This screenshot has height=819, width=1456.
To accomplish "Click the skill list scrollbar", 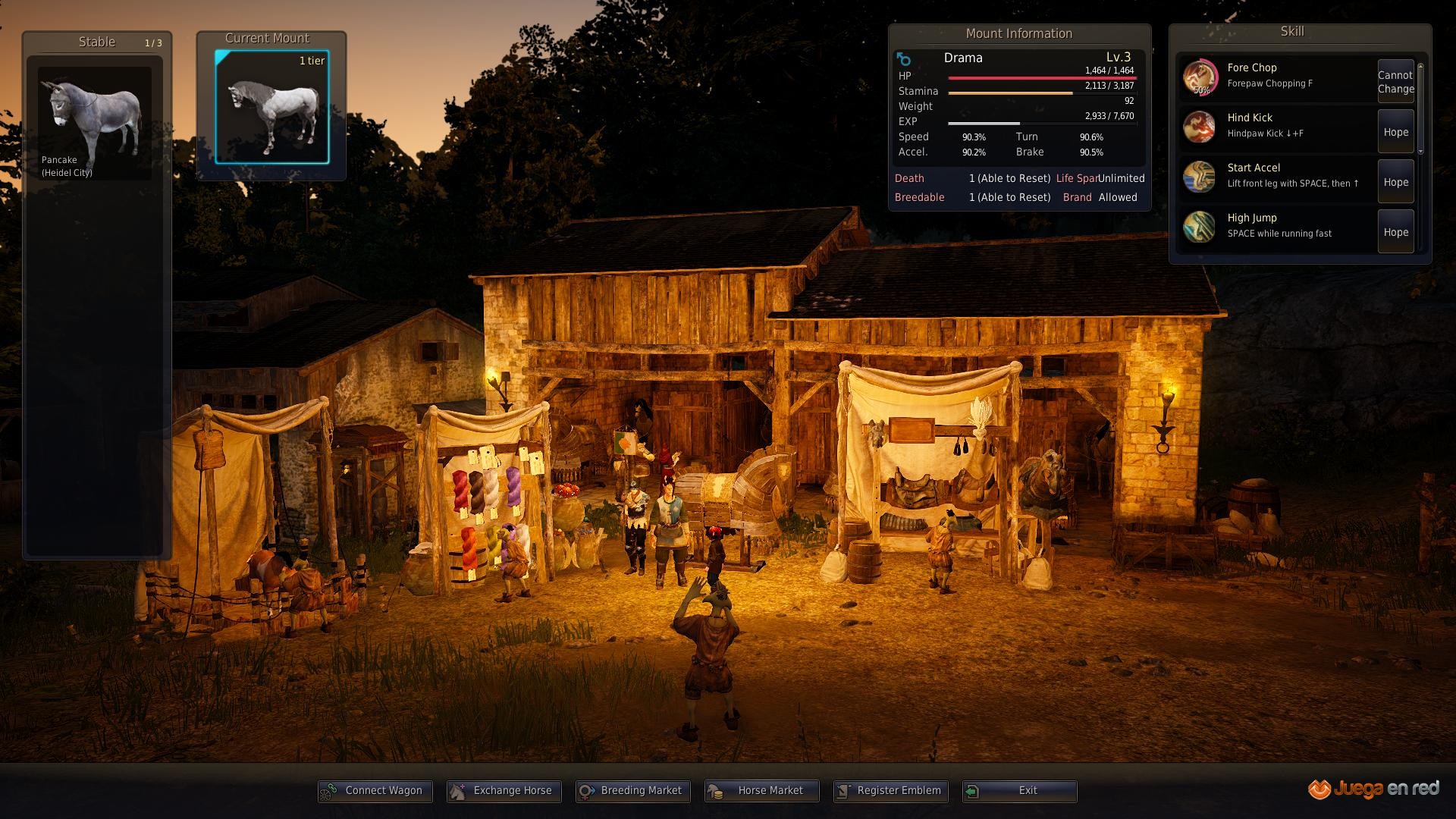I will click(1420, 108).
